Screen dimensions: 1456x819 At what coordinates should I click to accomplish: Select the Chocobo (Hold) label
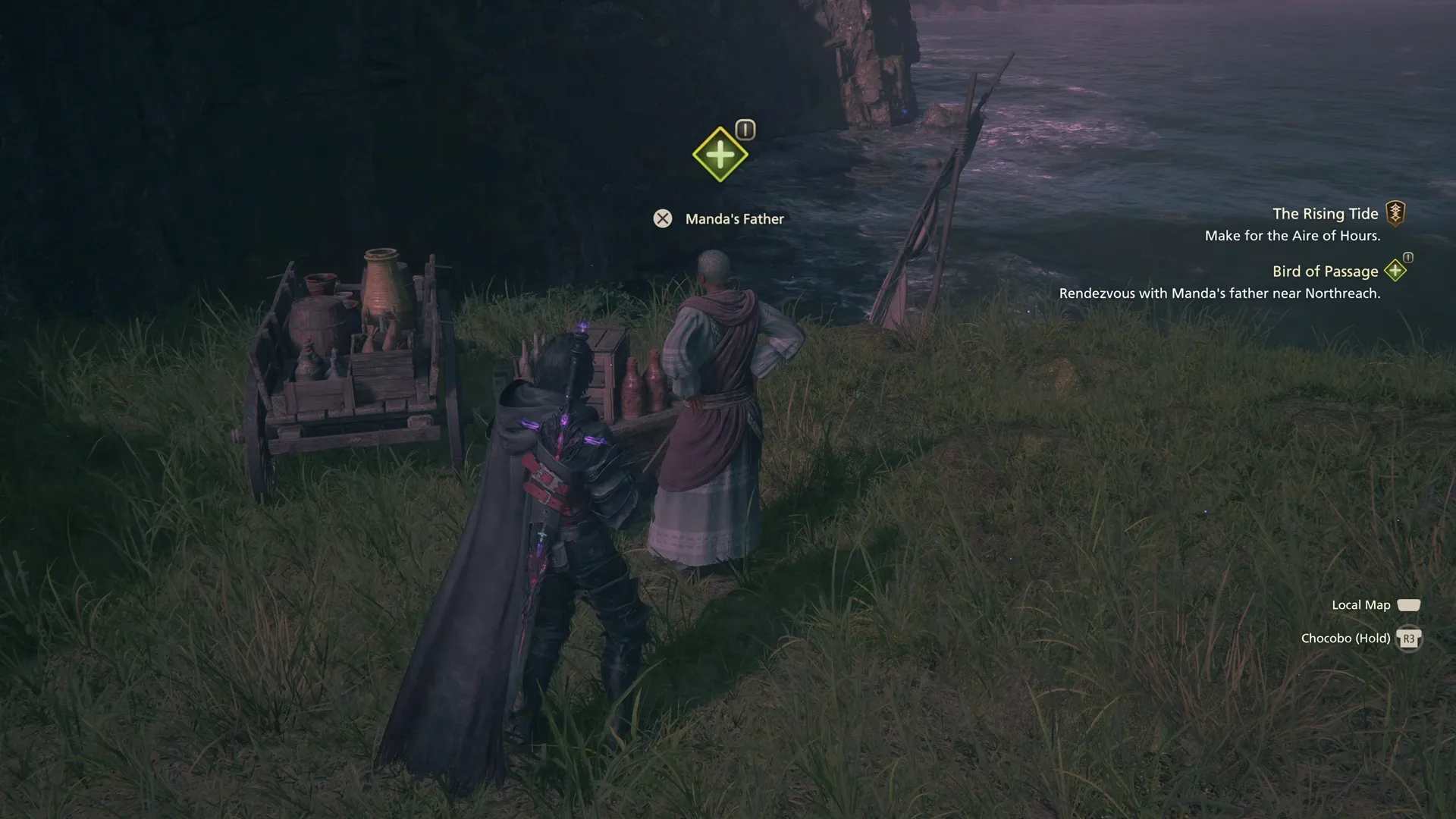pyautogui.click(x=1345, y=638)
